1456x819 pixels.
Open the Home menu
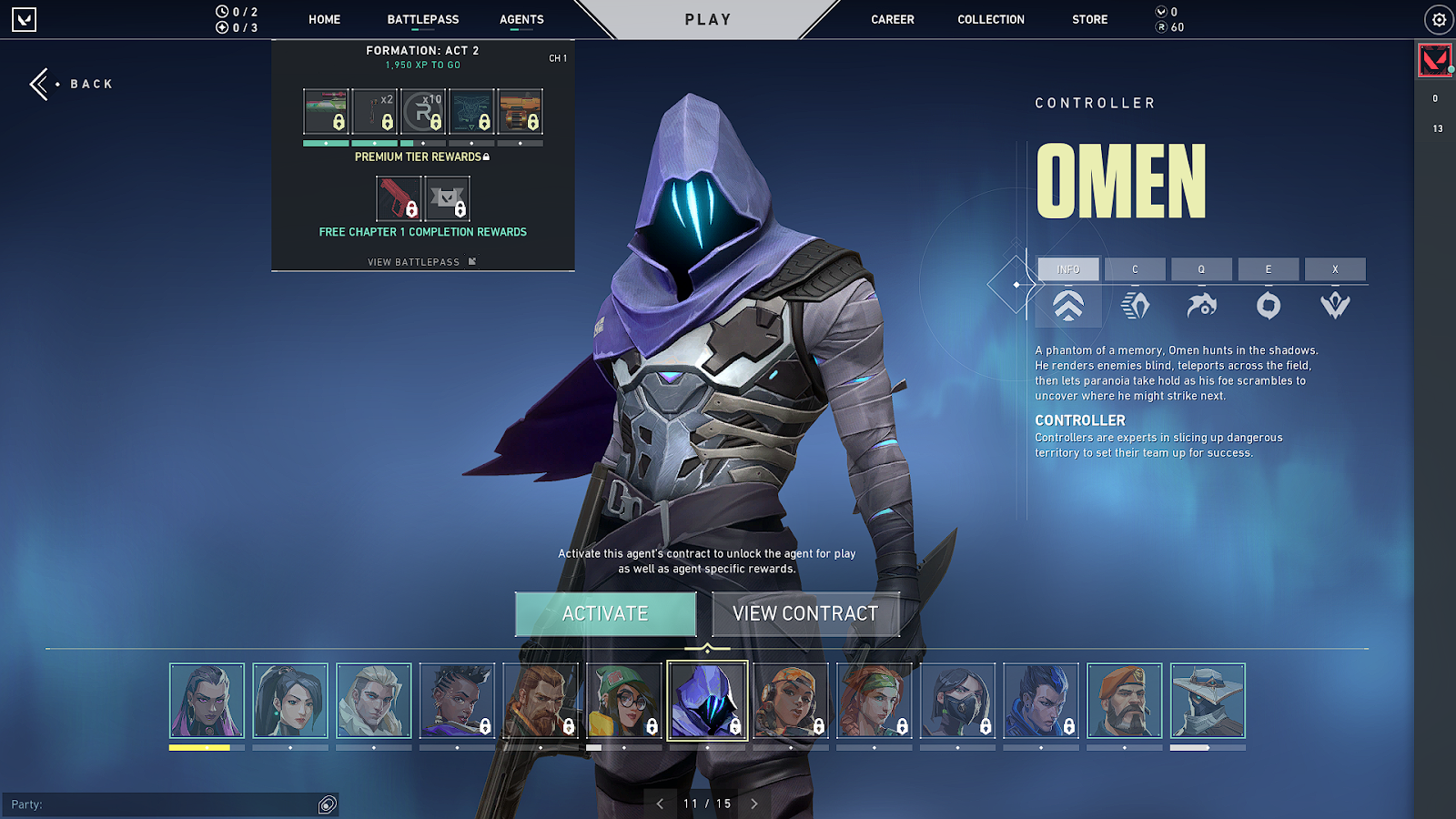pyautogui.click(x=324, y=19)
